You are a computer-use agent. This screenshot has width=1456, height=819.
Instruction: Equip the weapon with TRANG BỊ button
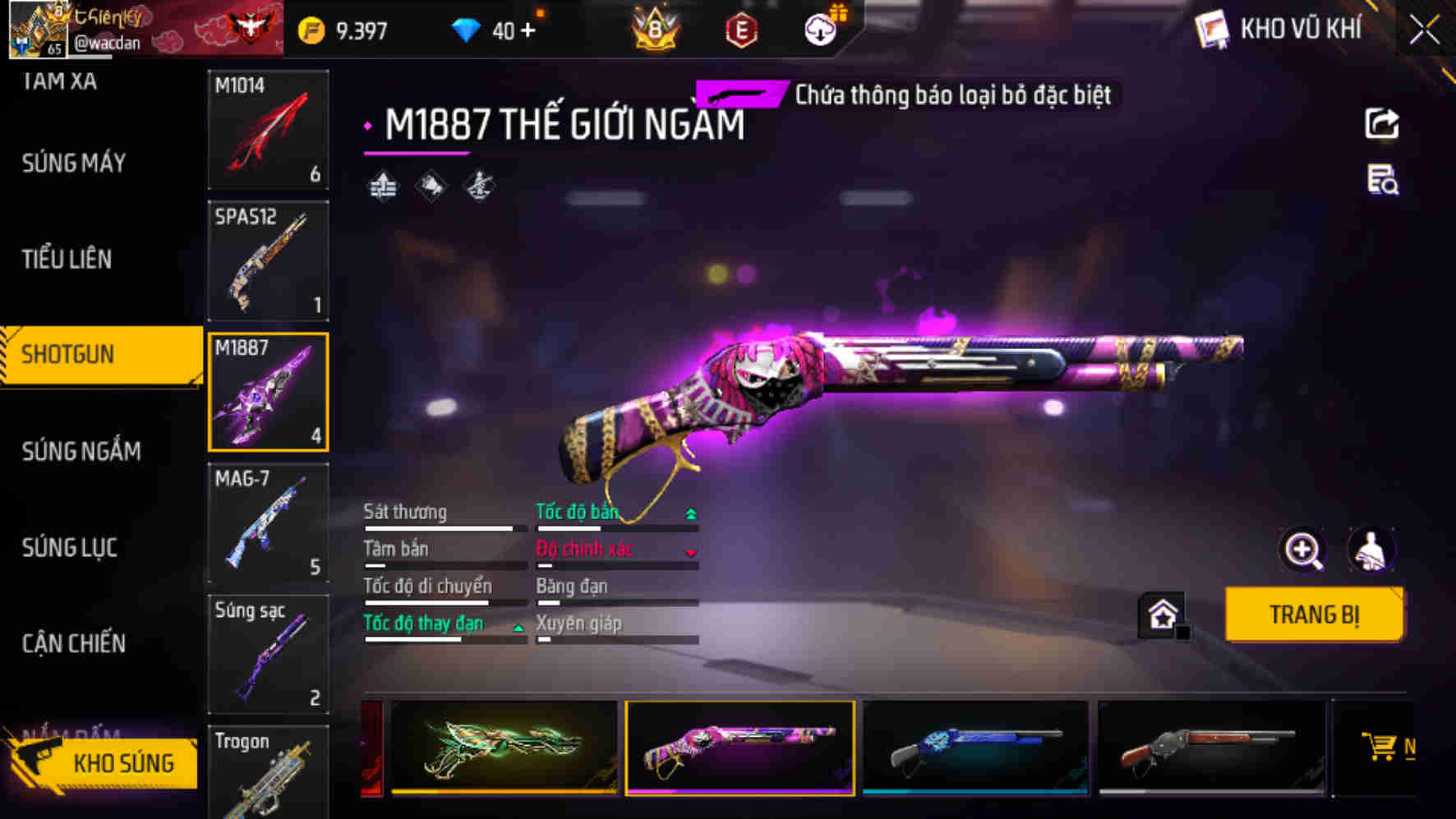[x=1313, y=614]
